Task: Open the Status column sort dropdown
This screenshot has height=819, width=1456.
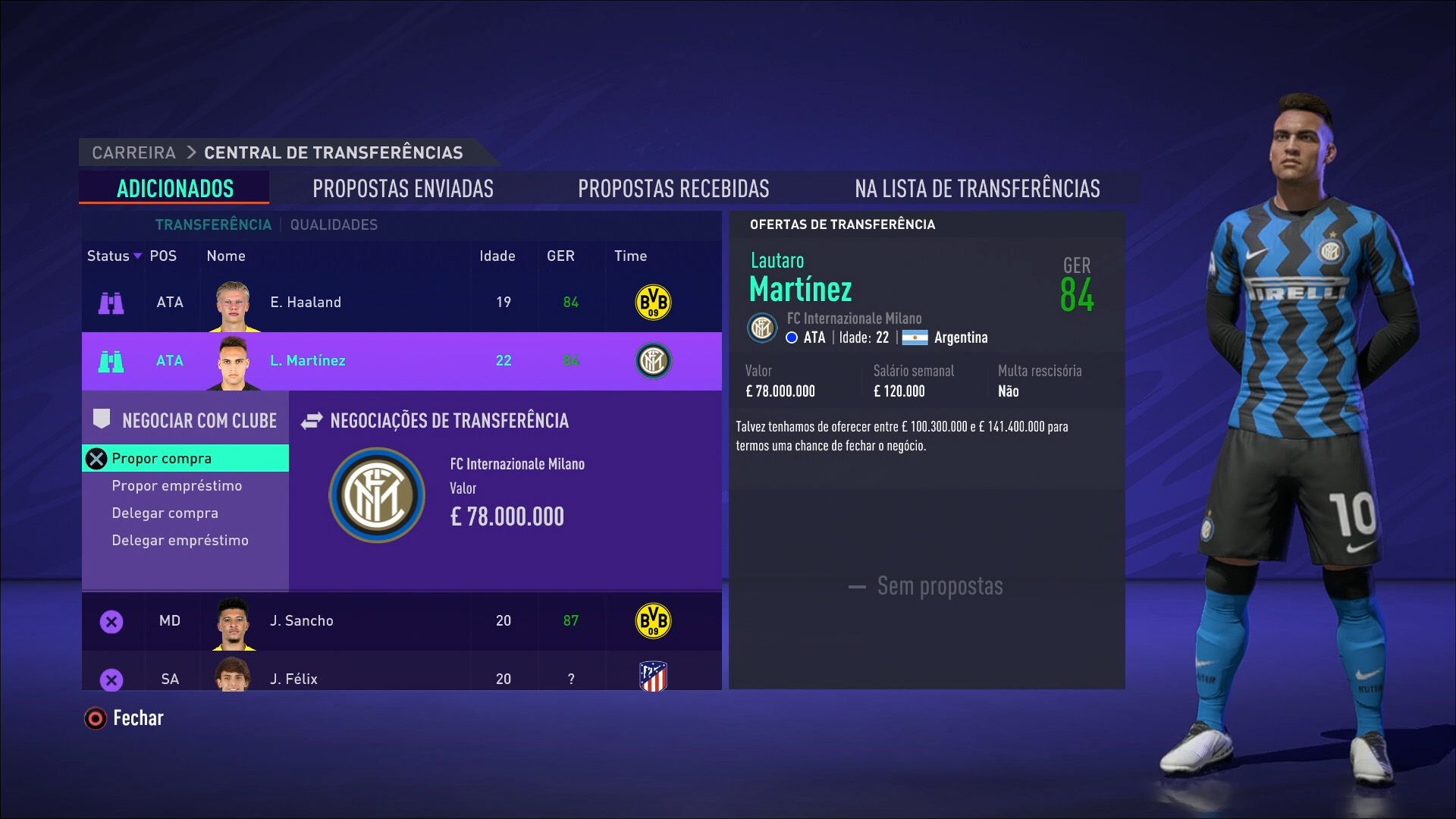Action: (137, 256)
